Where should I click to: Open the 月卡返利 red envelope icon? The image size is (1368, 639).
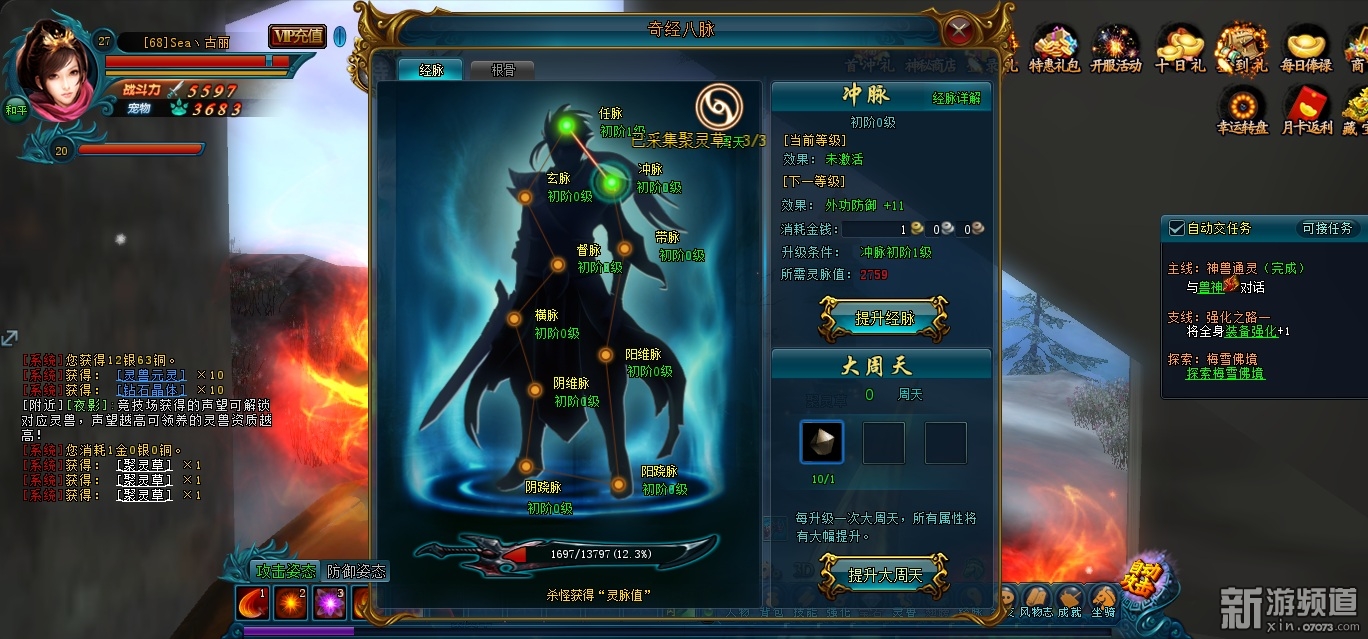point(1306,111)
